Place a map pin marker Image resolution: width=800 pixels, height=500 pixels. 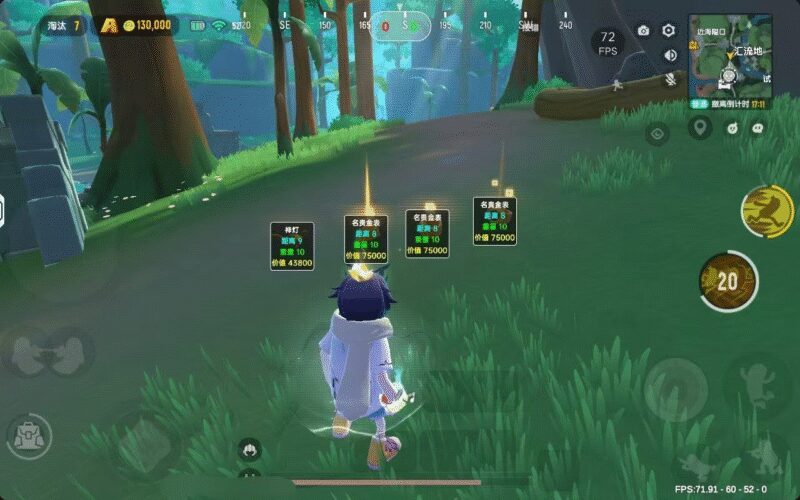[700, 127]
